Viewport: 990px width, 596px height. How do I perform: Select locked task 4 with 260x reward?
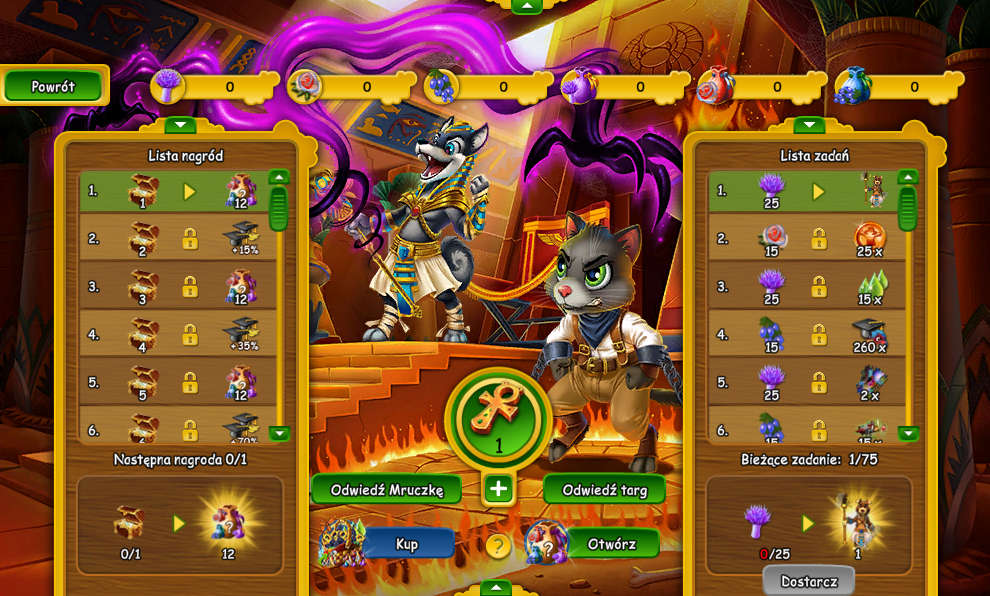click(802, 335)
